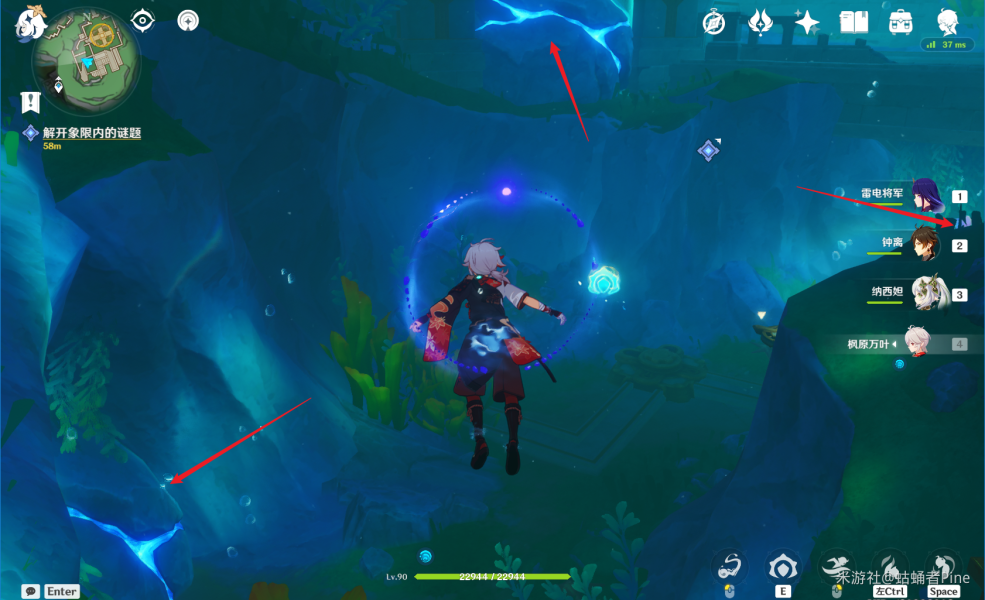985x600 pixels.
Task: Open the chat bubble icon
Action: tap(31, 591)
